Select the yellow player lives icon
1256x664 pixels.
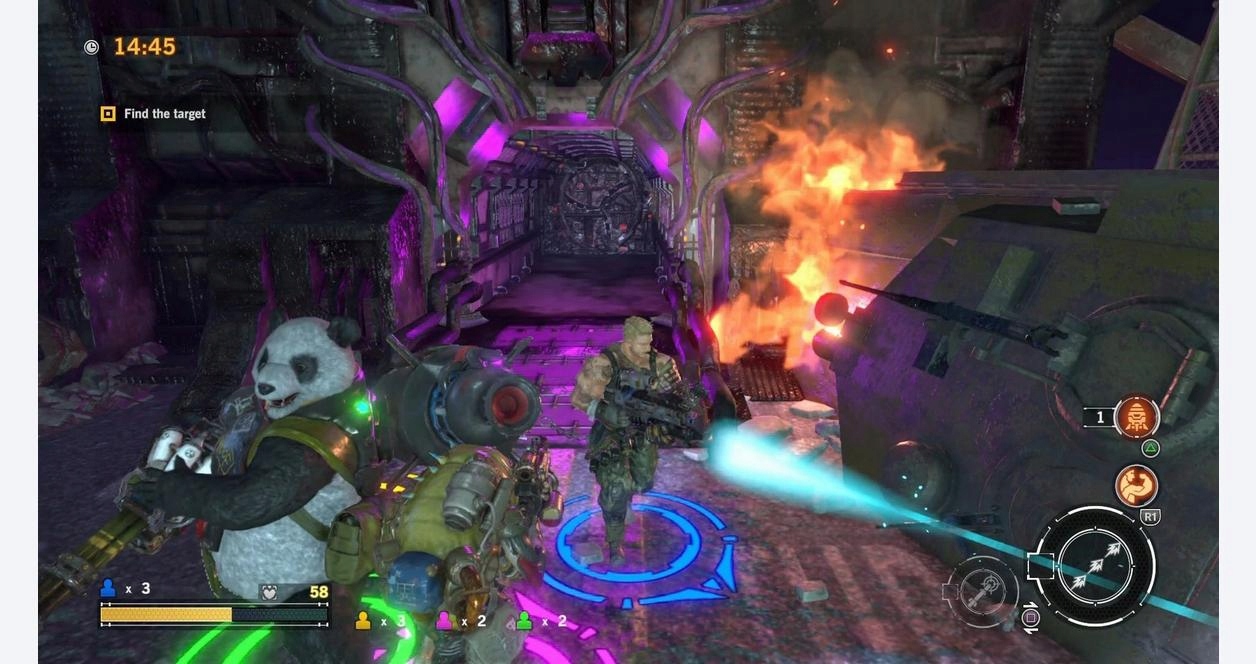point(363,621)
